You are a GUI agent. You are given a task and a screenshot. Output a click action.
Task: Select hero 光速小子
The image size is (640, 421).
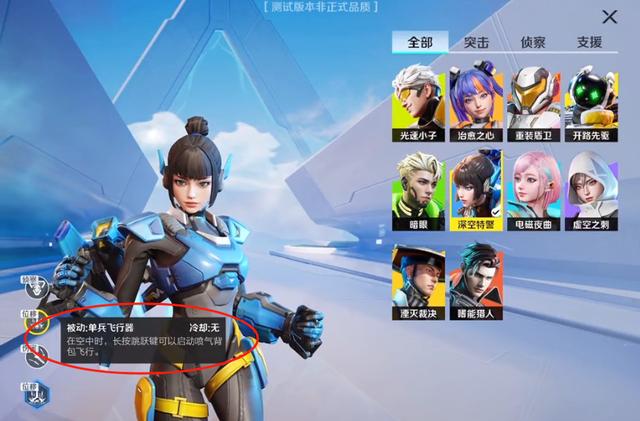coord(417,102)
